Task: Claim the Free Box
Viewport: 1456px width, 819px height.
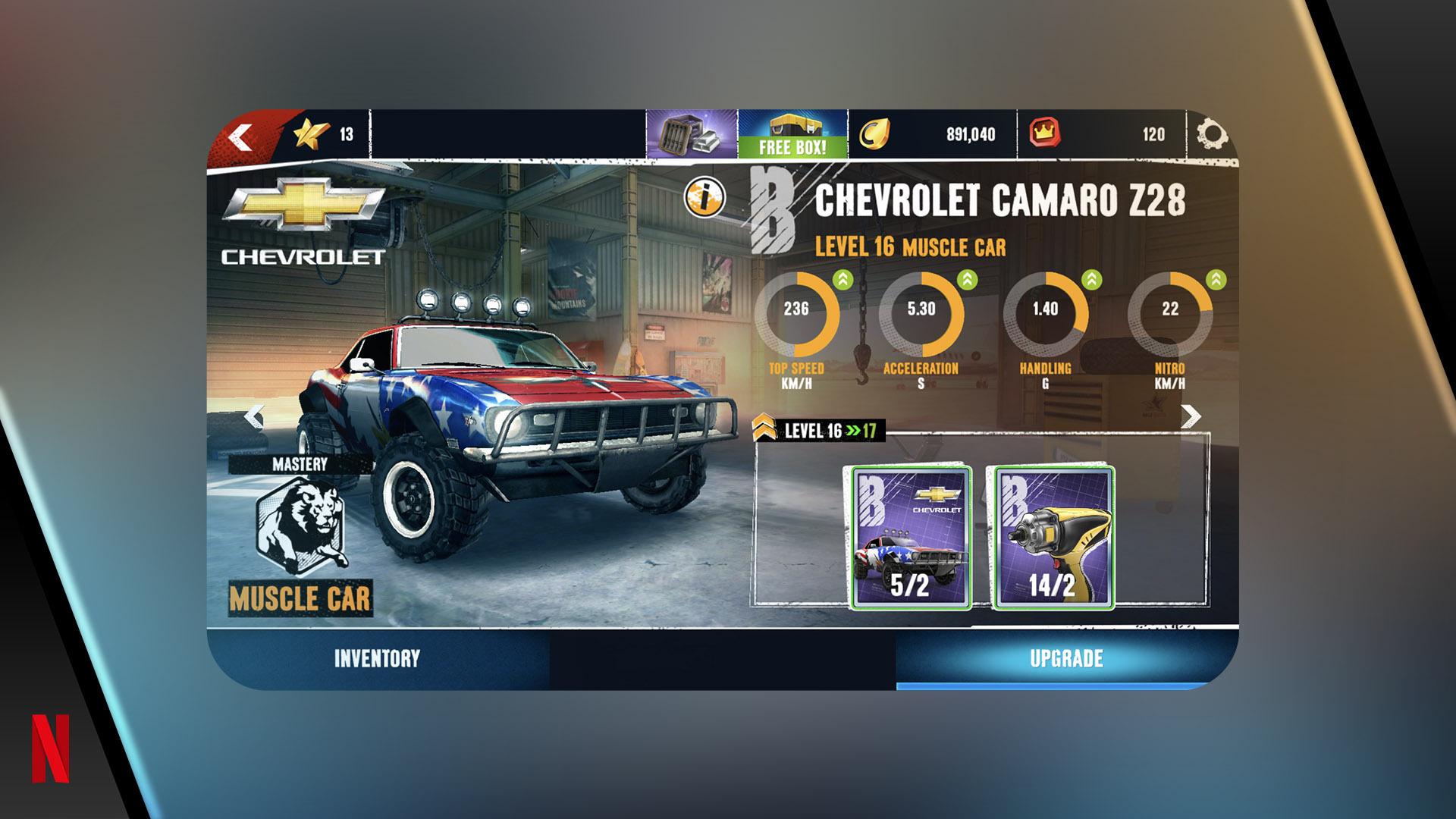Action: [792, 135]
